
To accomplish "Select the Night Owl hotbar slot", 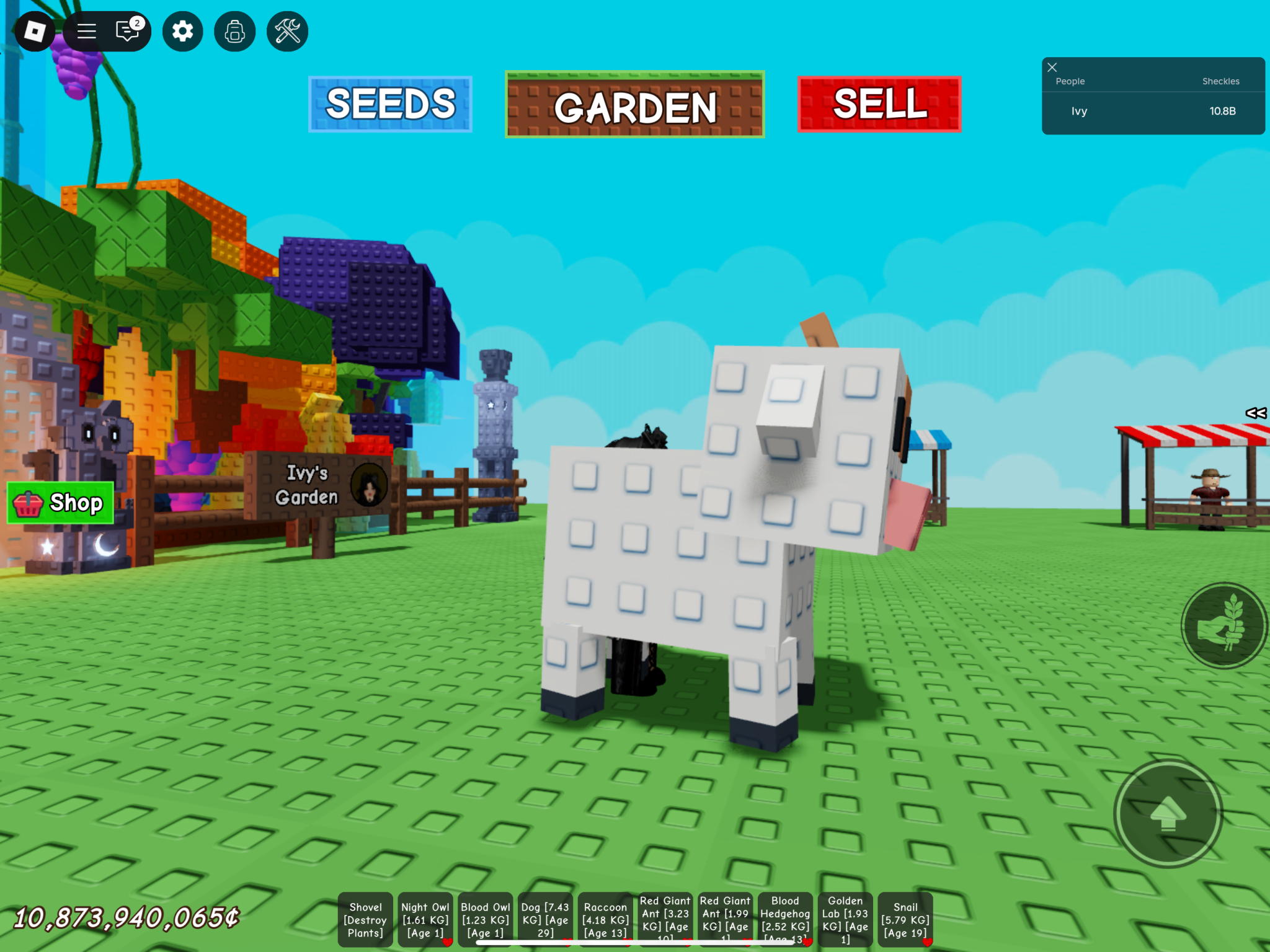I will (425, 920).
